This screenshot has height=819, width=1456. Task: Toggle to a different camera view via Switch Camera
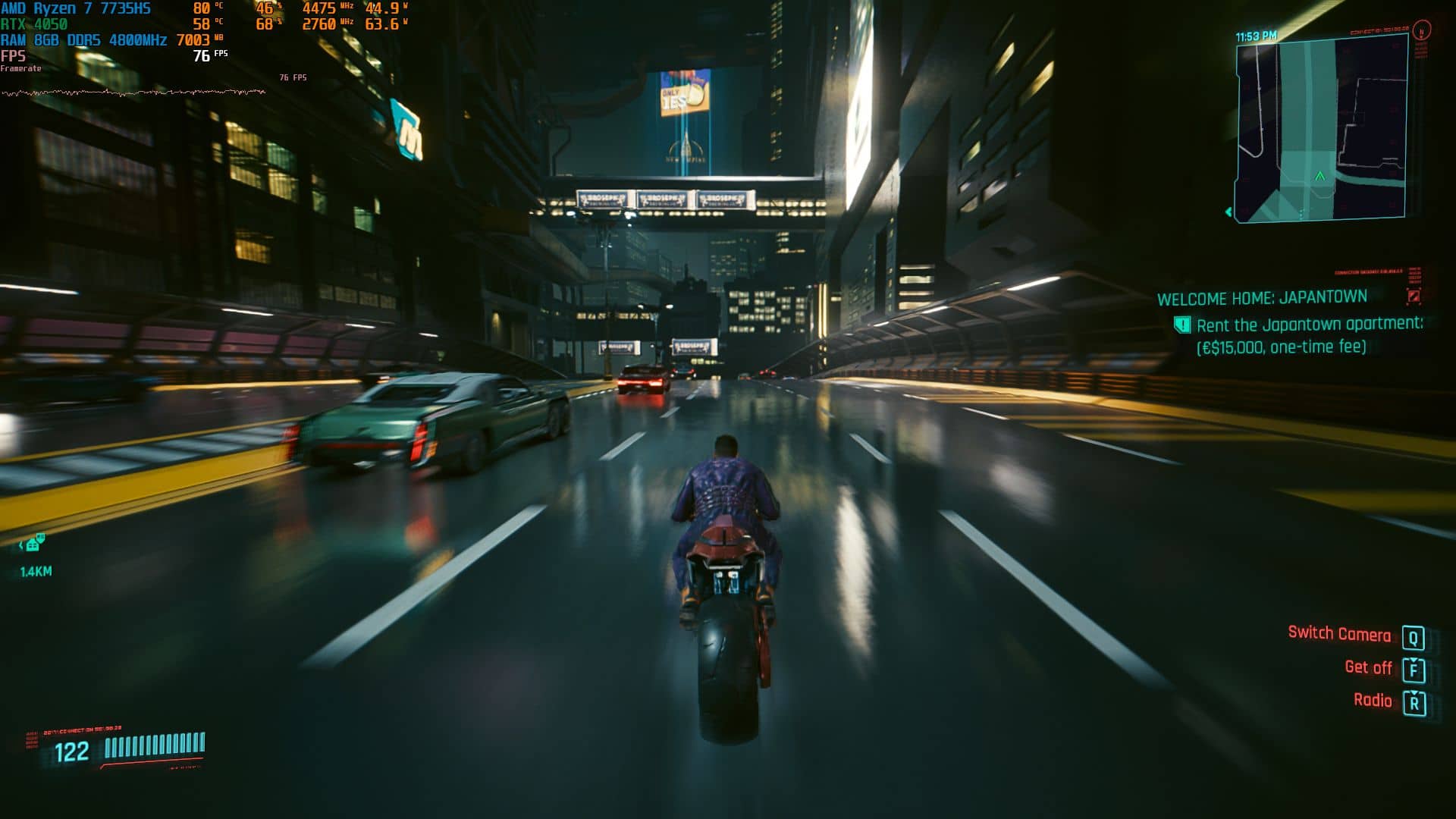click(1339, 634)
